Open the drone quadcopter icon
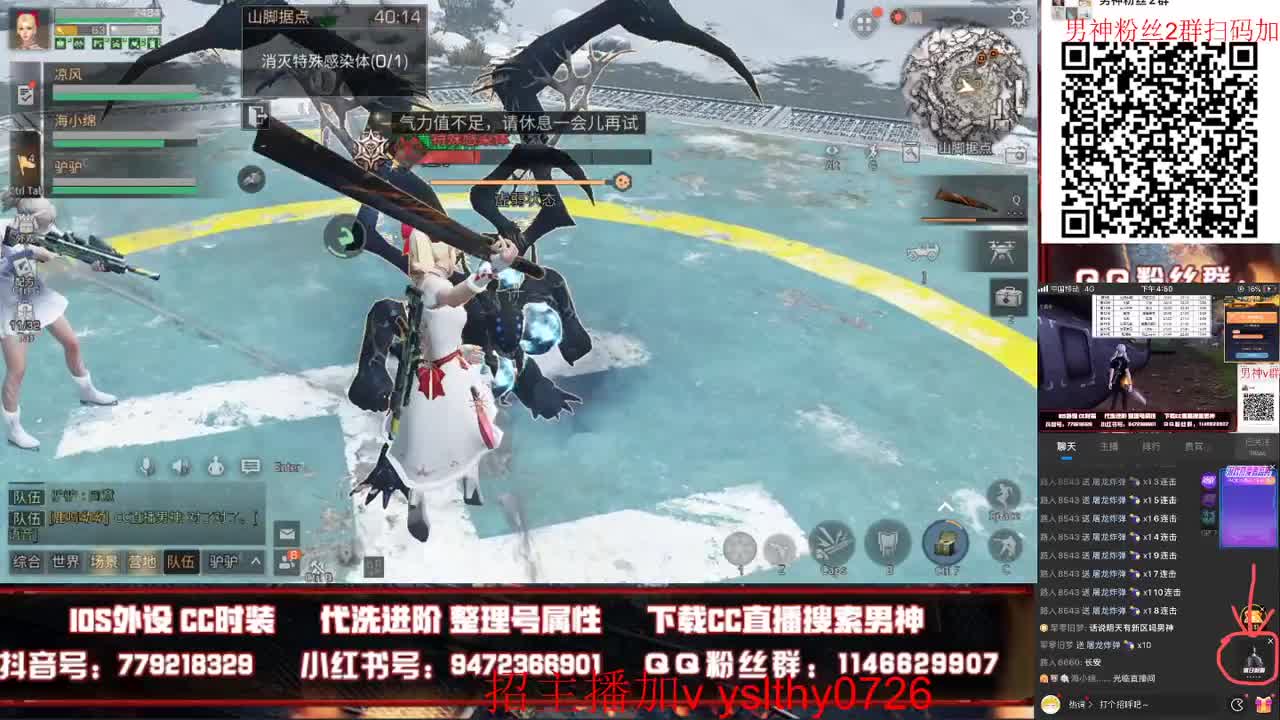Viewport: 1280px width, 720px height. click(1001, 251)
